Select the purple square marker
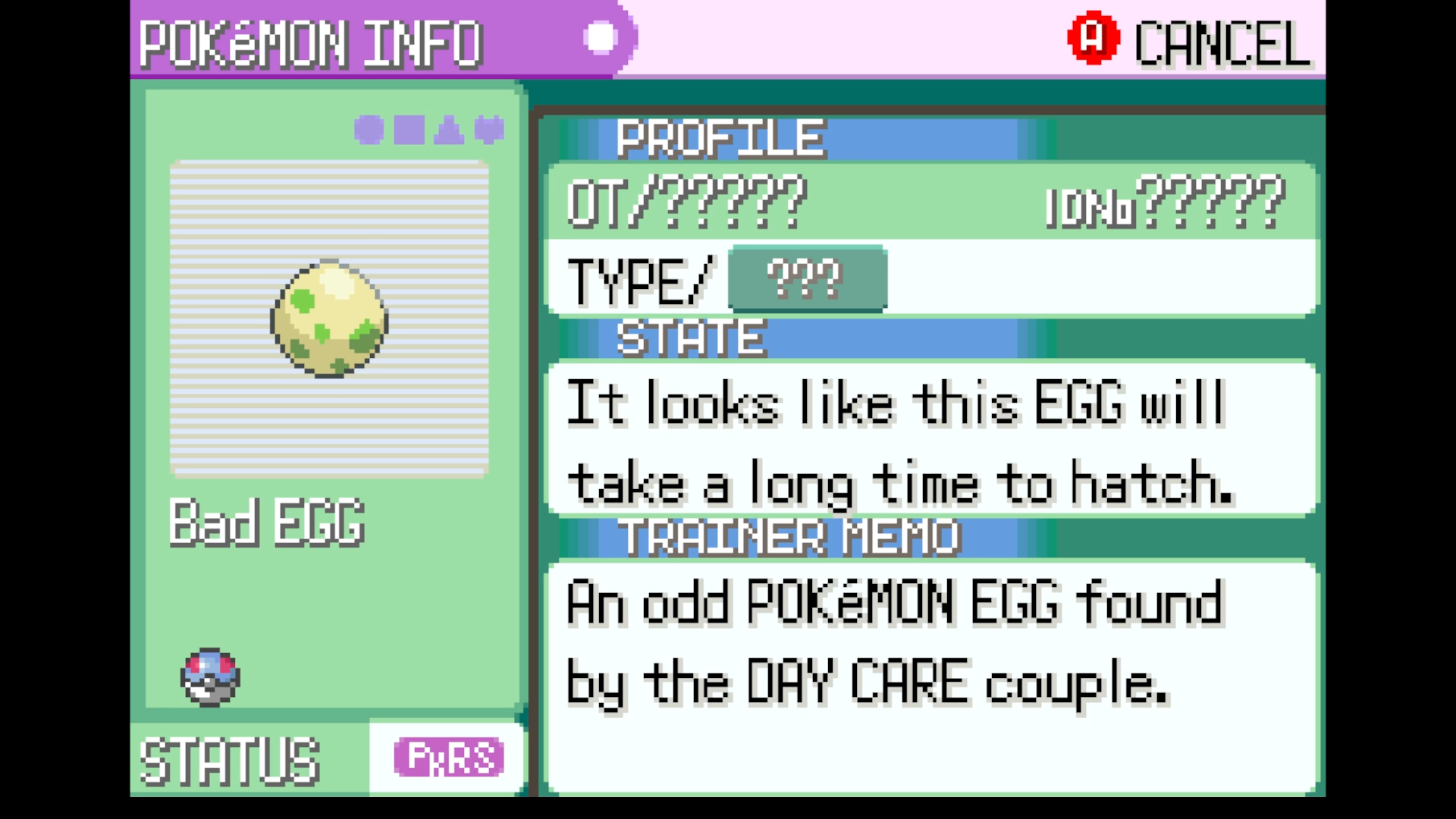This screenshot has height=819, width=1456. coord(409,129)
